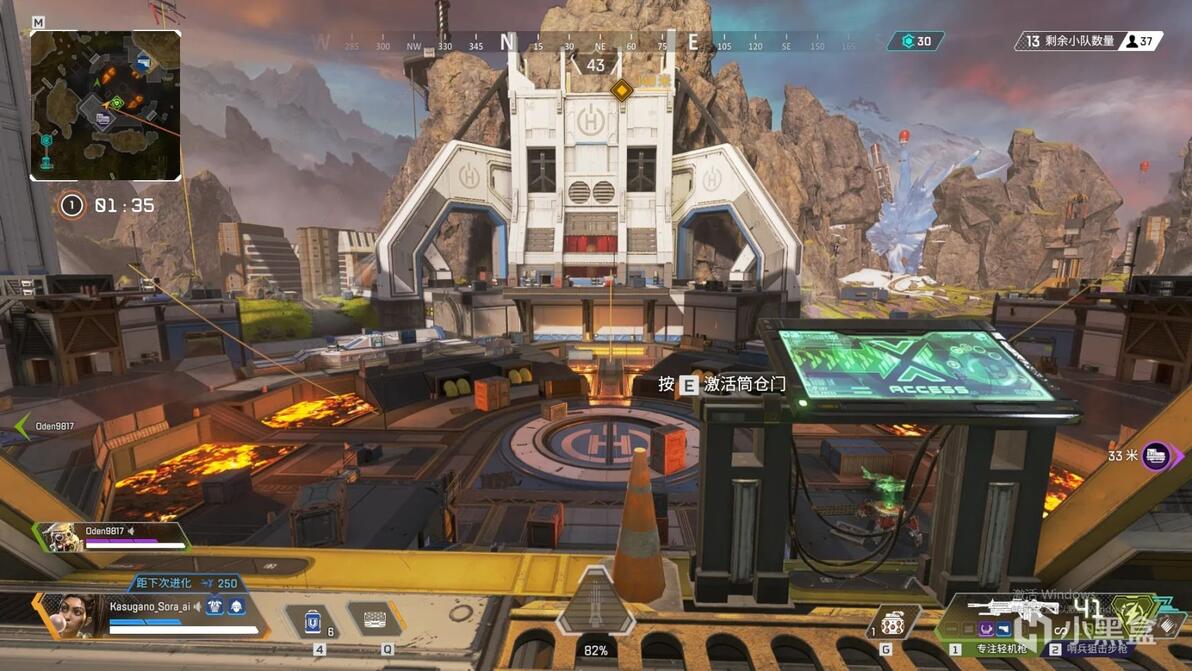1192x671 pixels.
Task: Select the shield cell consumable slot
Action: tap(319, 622)
